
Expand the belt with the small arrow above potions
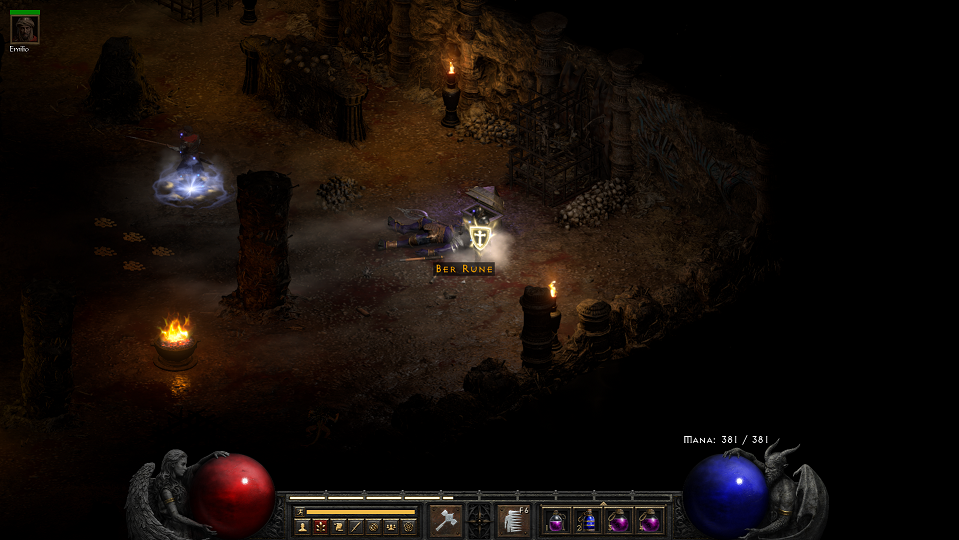(x=602, y=503)
